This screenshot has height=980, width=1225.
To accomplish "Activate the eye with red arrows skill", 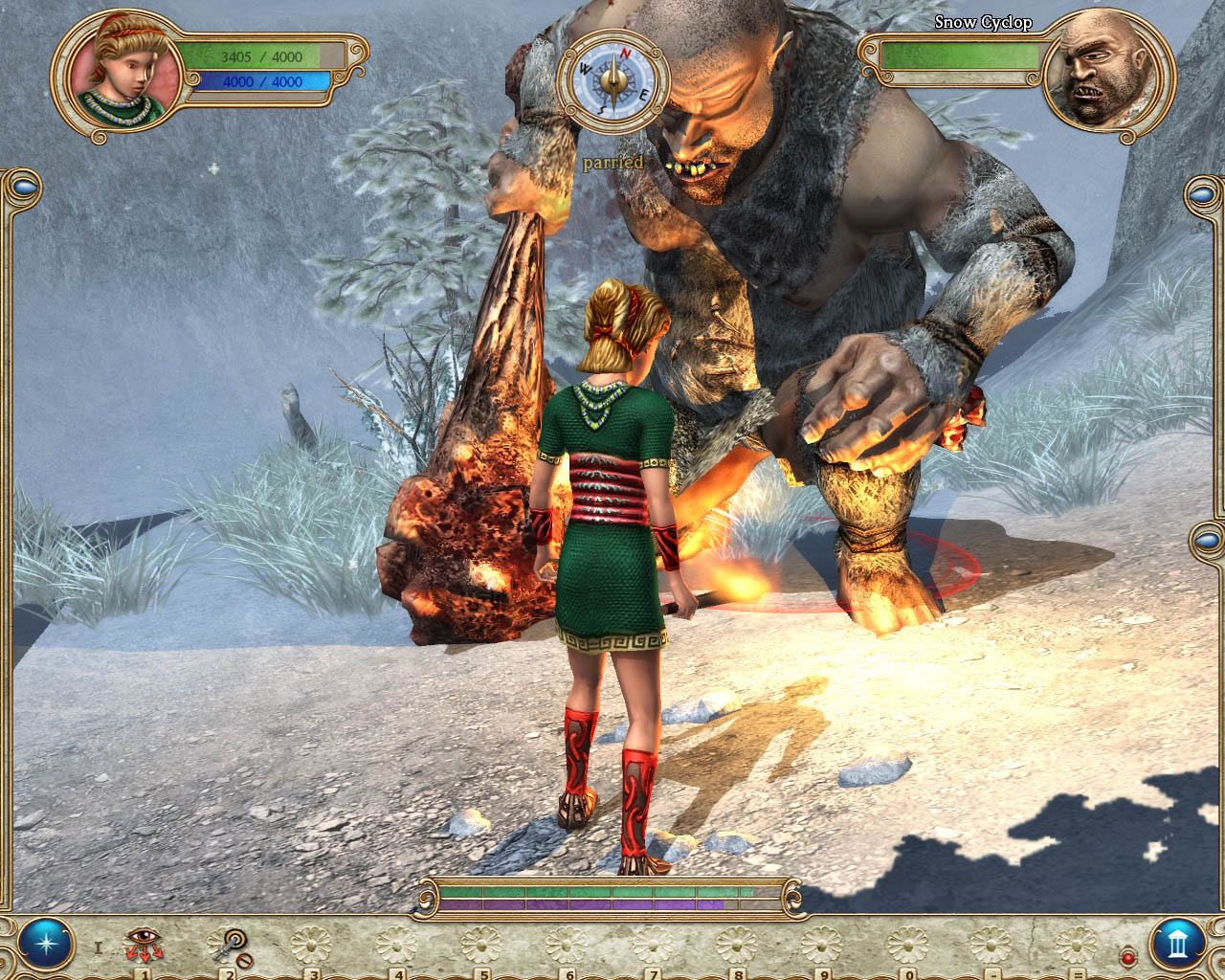I will 144,946.
